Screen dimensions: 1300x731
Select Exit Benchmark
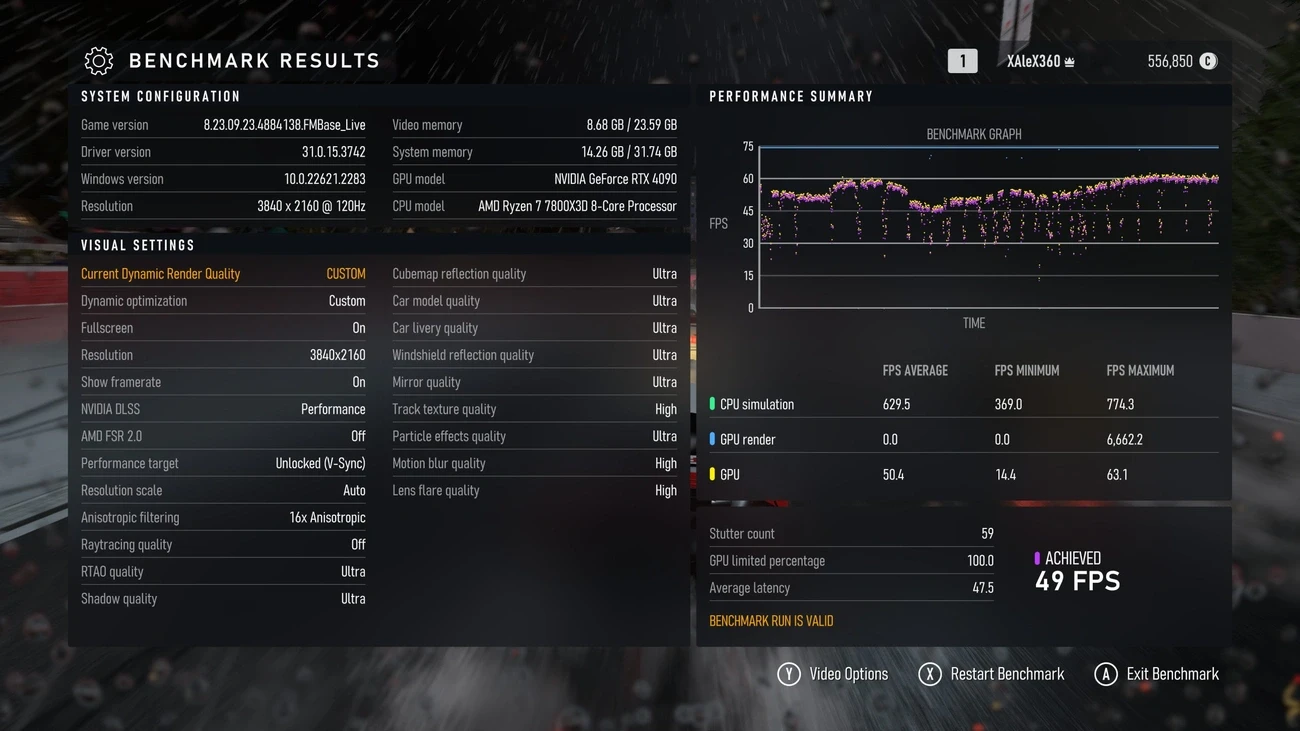pos(1157,674)
